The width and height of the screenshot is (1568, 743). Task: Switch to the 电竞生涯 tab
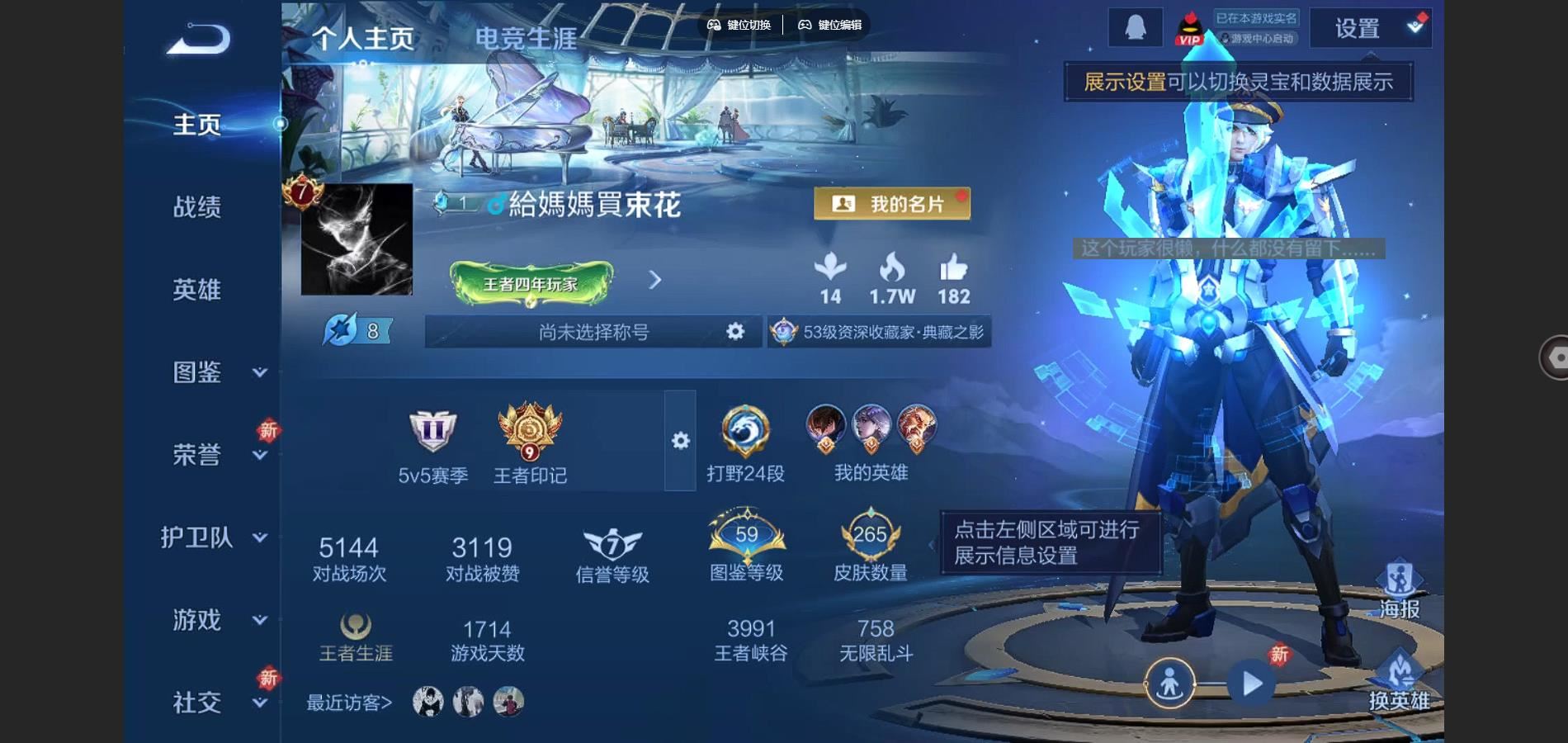click(x=526, y=39)
